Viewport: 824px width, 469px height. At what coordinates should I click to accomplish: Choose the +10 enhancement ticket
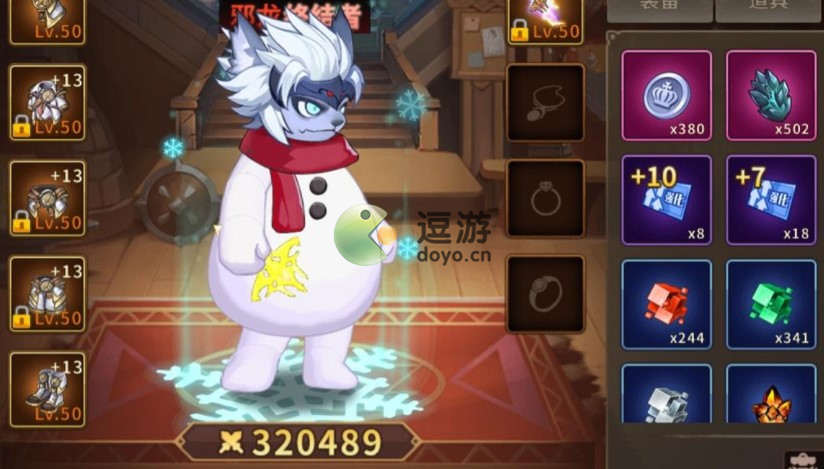click(x=667, y=199)
